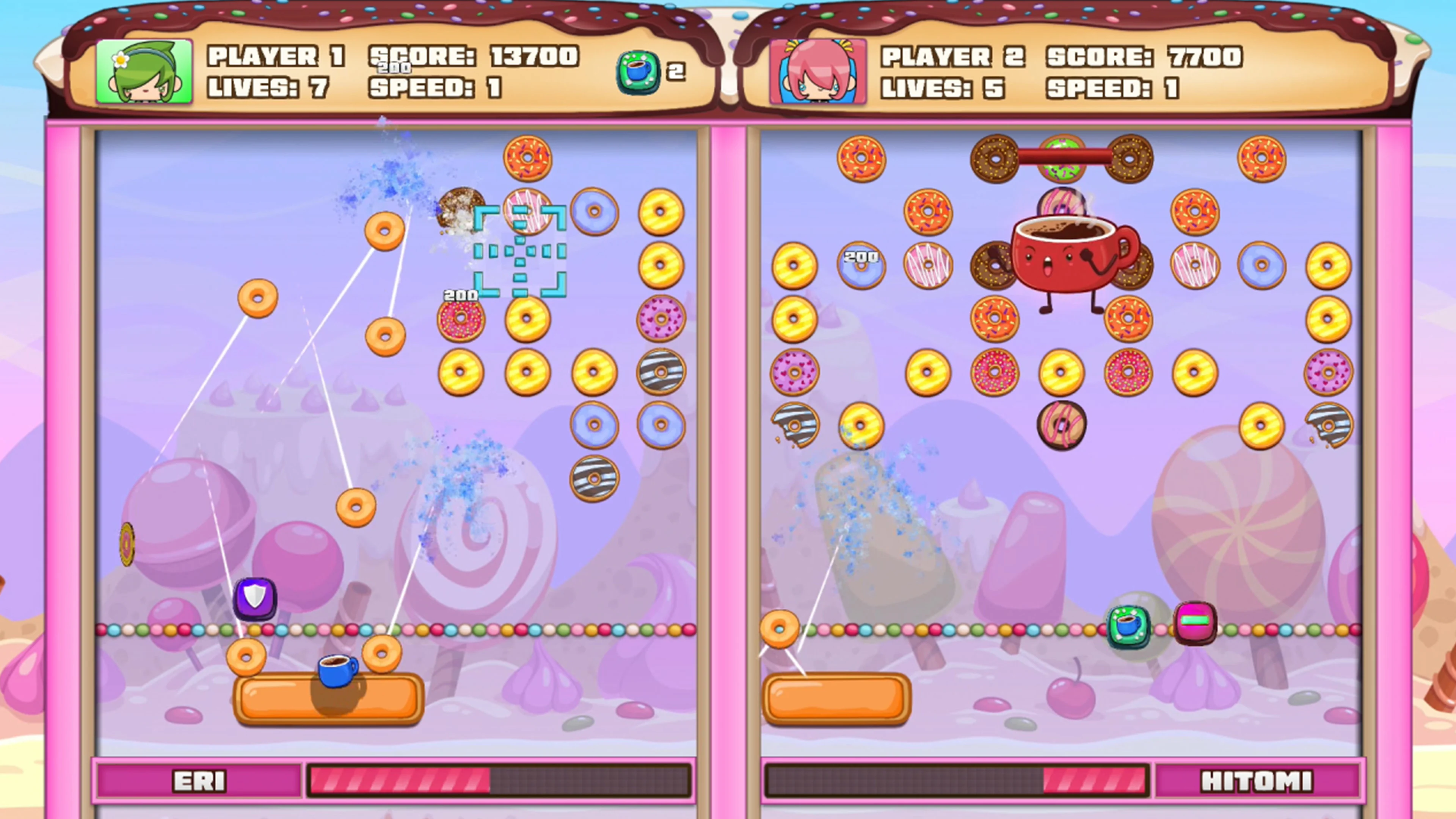This screenshot has height=819, width=1456.
Task: Click the ERI name label
Action: coord(199,781)
